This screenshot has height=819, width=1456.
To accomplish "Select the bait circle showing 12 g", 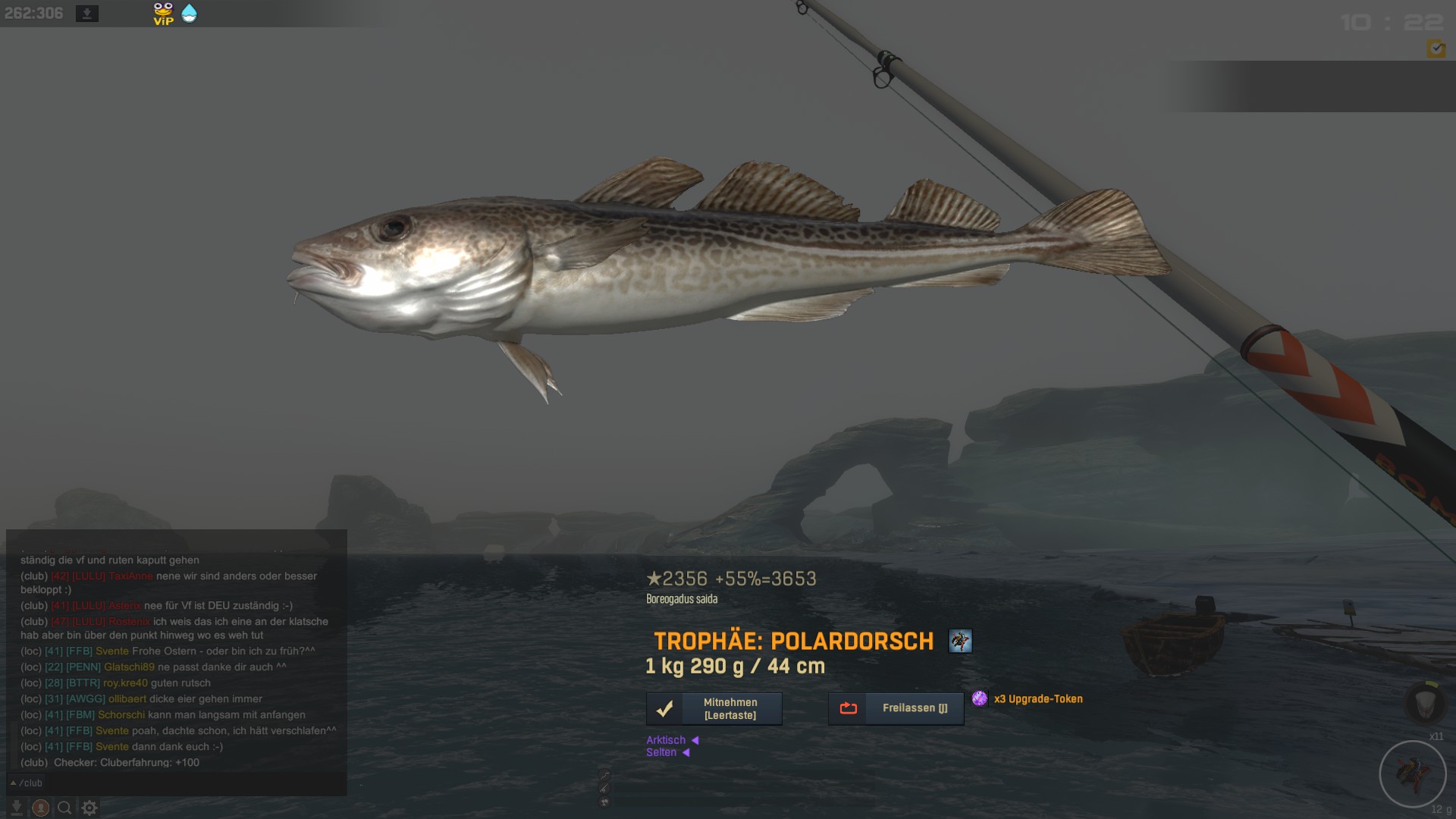I will tap(1412, 774).
